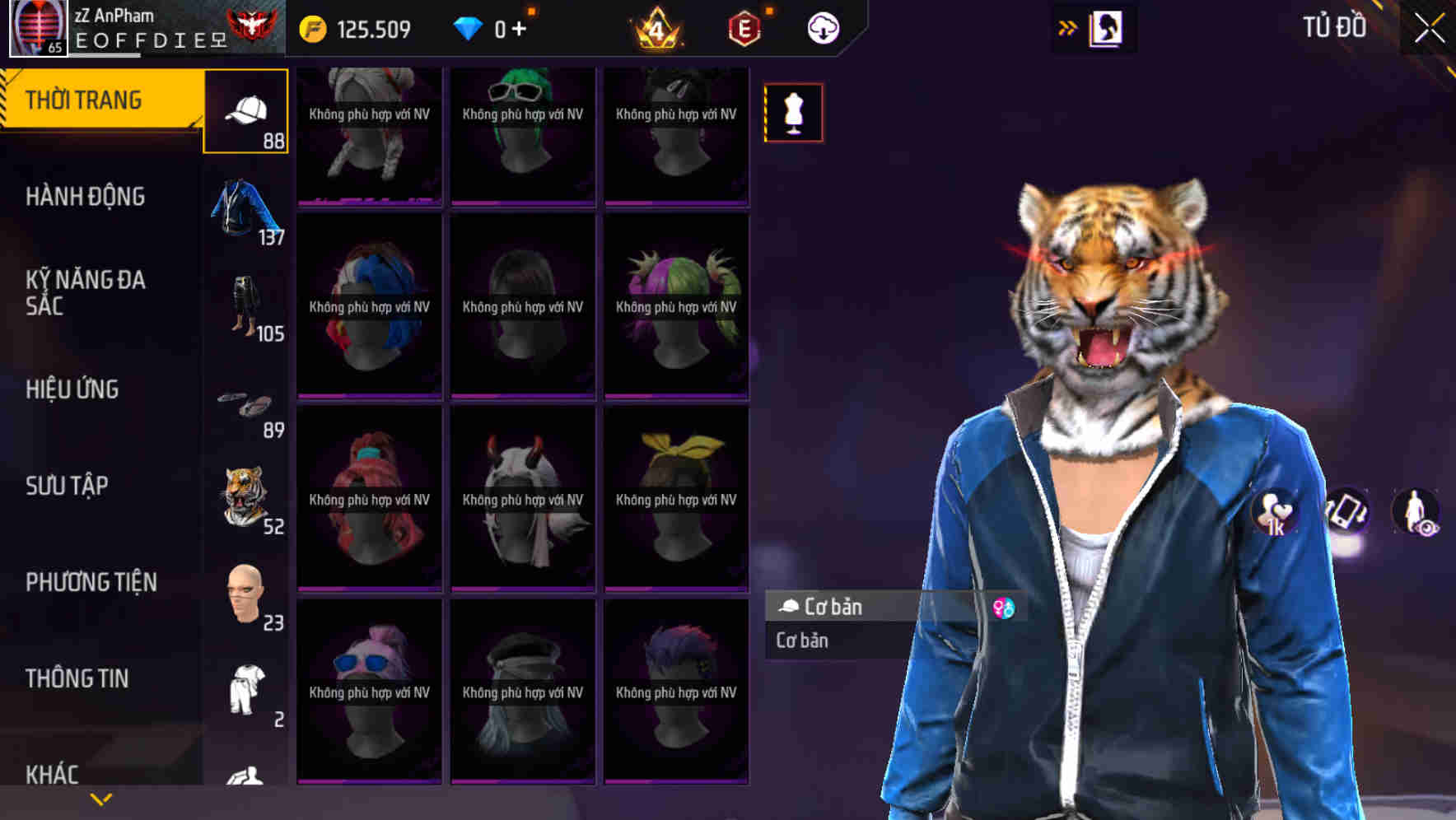Collapse the panel using the double-arrow chevron

[x=1066, y=27]
